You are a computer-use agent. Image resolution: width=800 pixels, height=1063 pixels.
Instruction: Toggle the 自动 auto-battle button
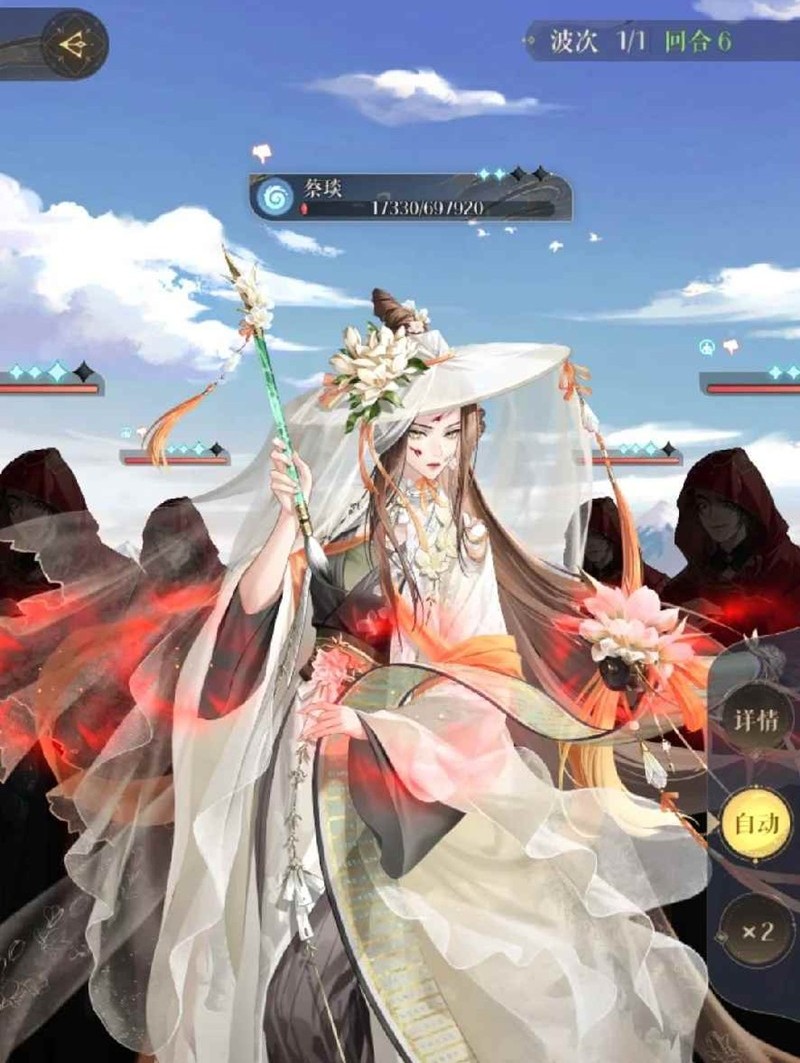point(757,825)
